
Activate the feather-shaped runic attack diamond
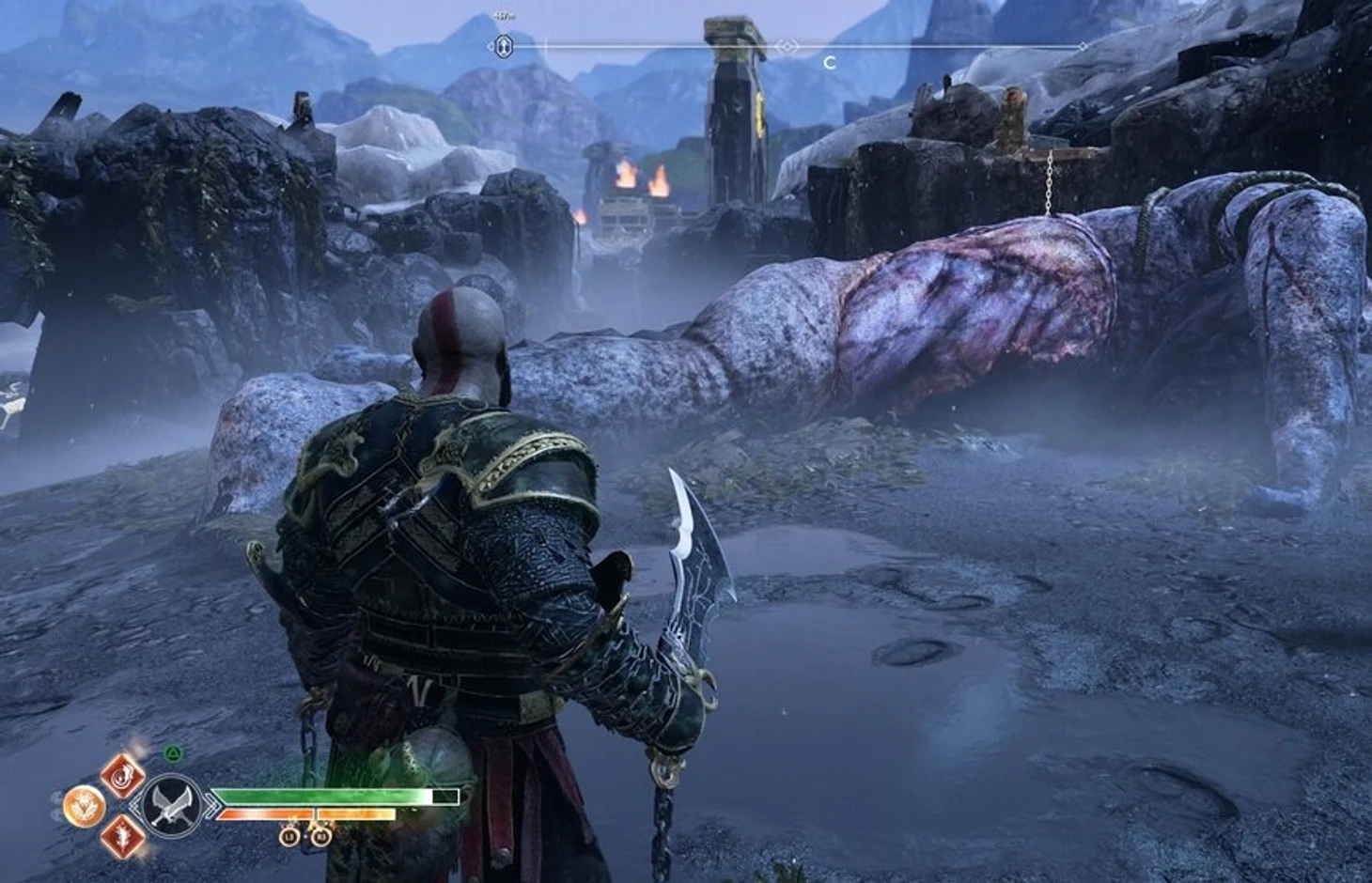pyautogui.click(x=123, y=835)
